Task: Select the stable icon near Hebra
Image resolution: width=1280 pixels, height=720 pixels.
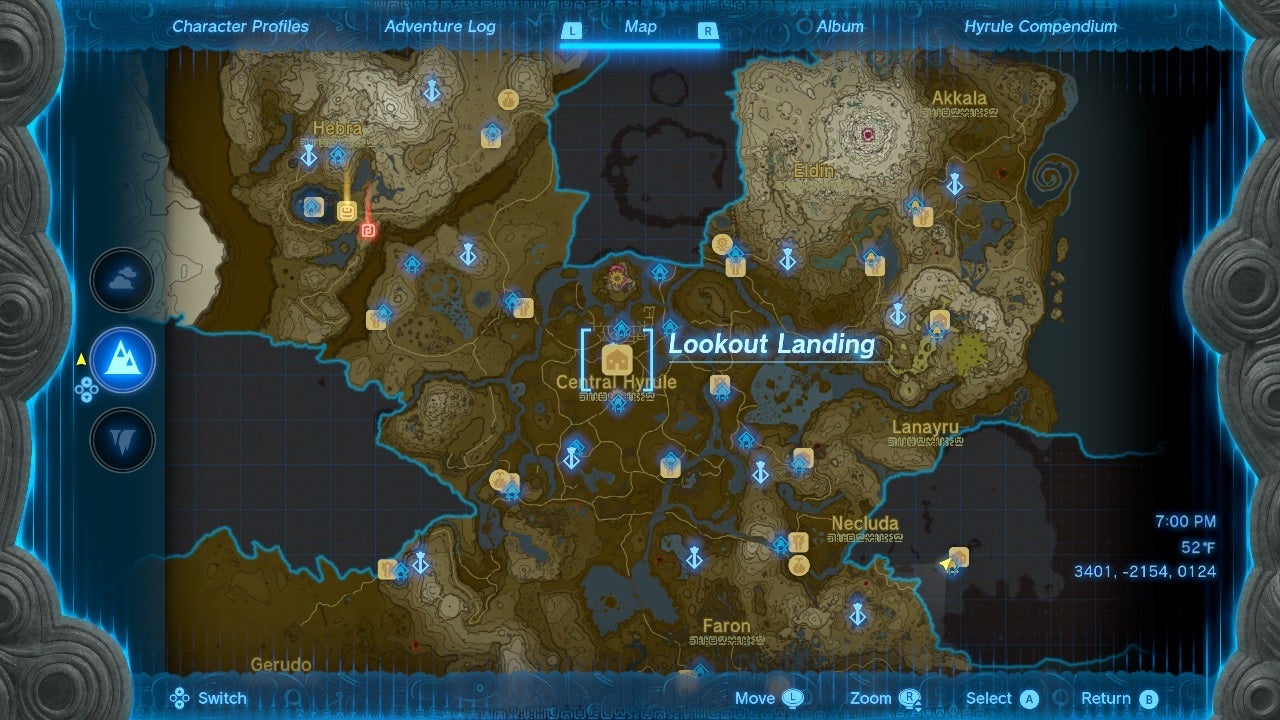Action: [346, 211]
